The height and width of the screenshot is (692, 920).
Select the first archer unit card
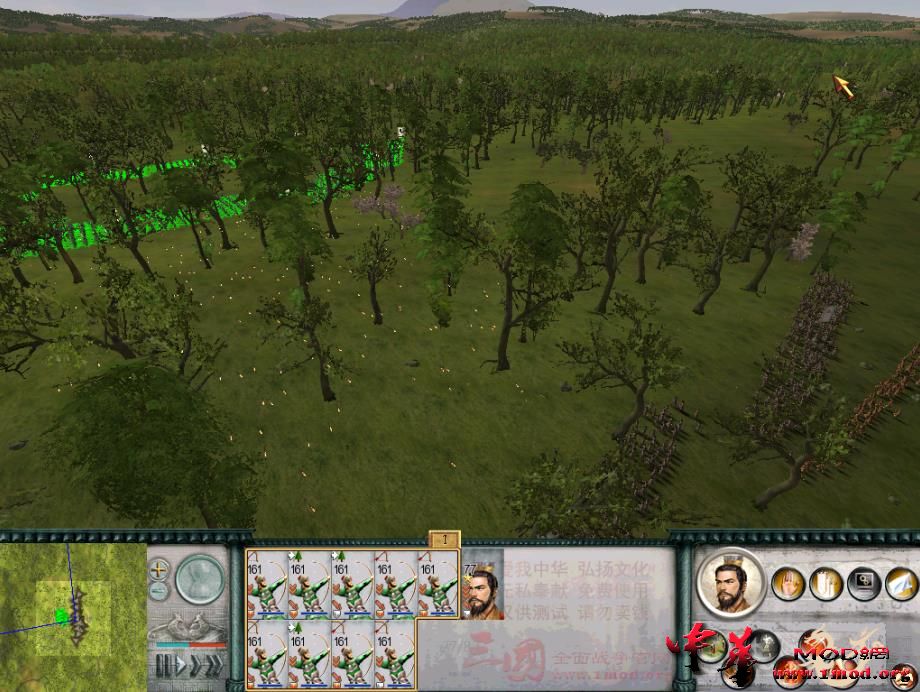coord(267,585)
